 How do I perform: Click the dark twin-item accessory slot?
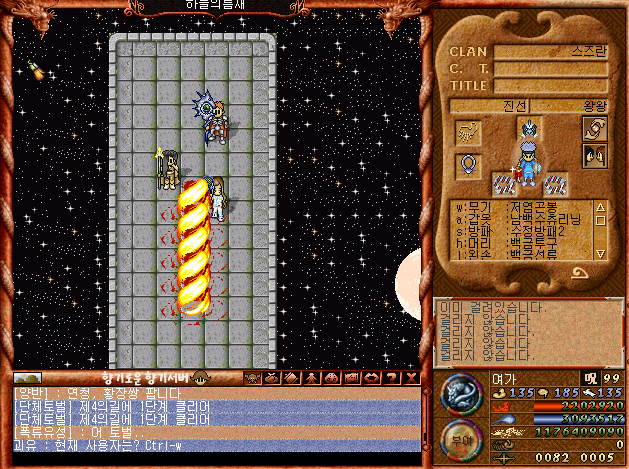click(x=593, y=156)
